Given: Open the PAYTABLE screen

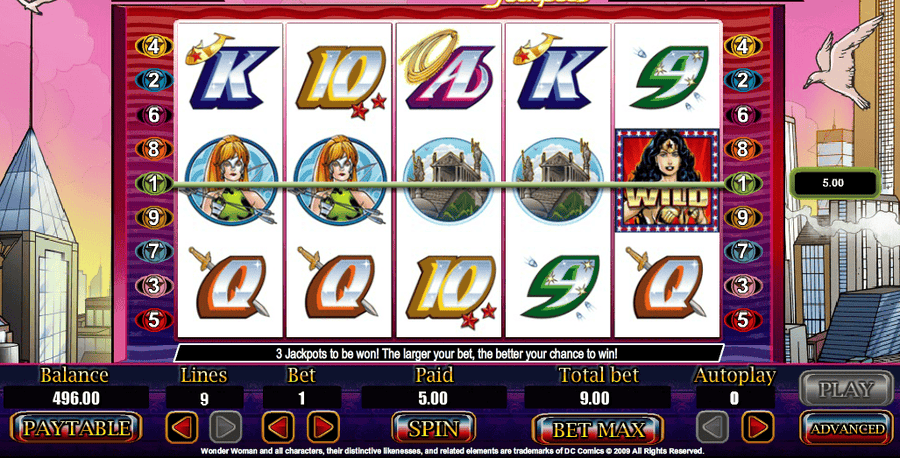Looking at the screenshot, I should (x=76, y=429).
